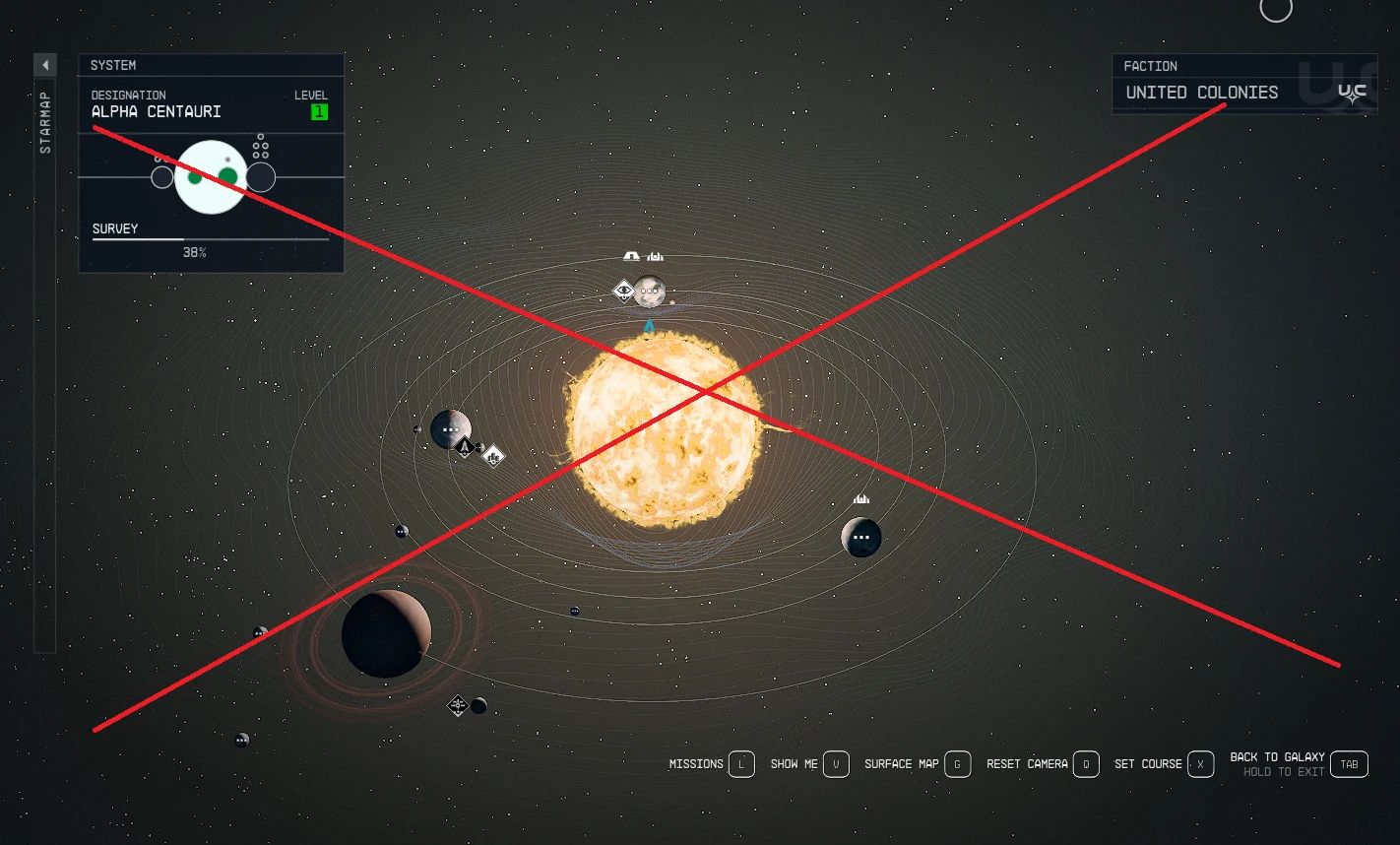Click the Alpha Centauri system planet diagram
Image resolution: width=1400 pixels, height=845 pixels.
point(208,175)
